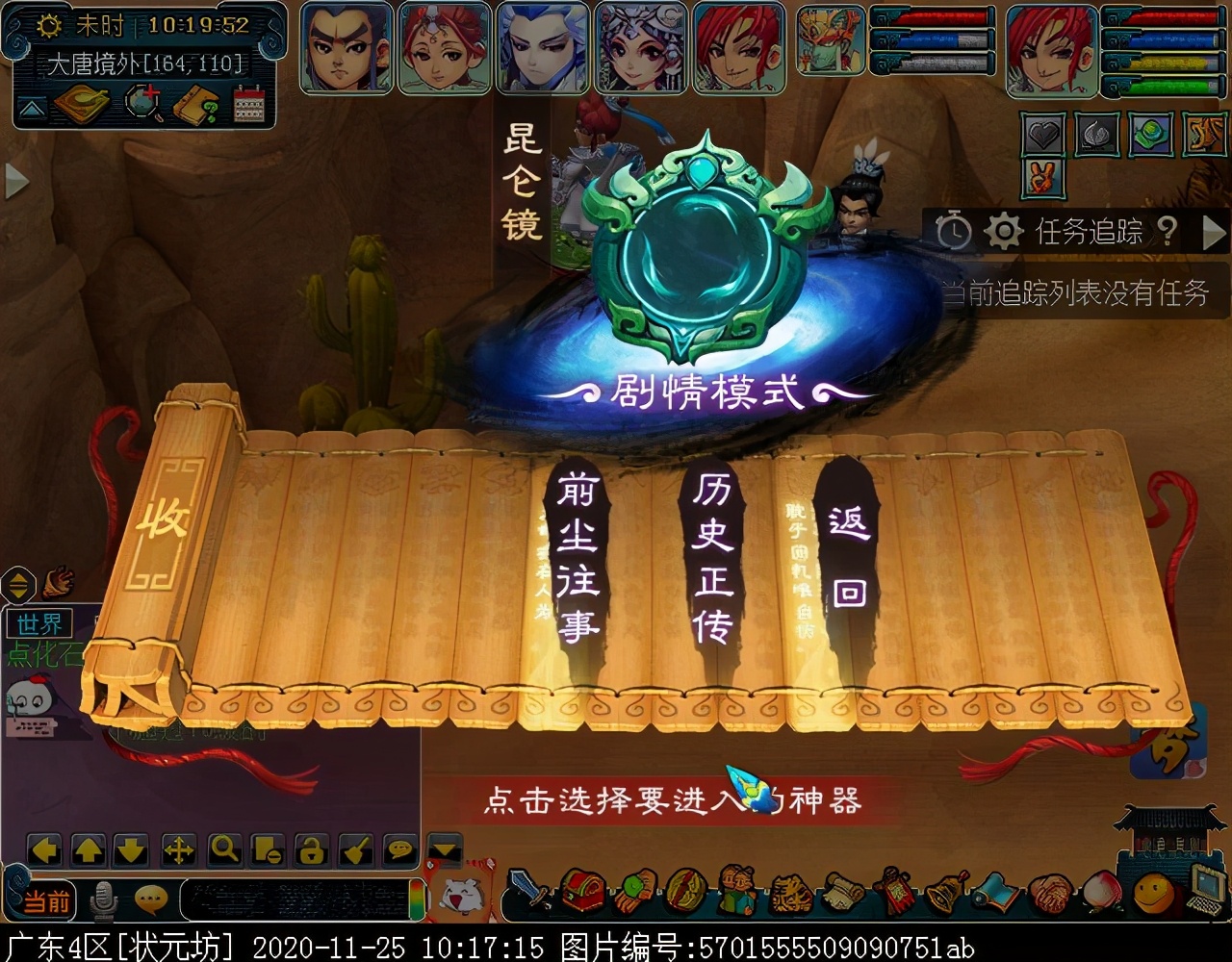Expand the chat panel double-arrow control
The image size is (1232, 962).
(x=16, y=586)
